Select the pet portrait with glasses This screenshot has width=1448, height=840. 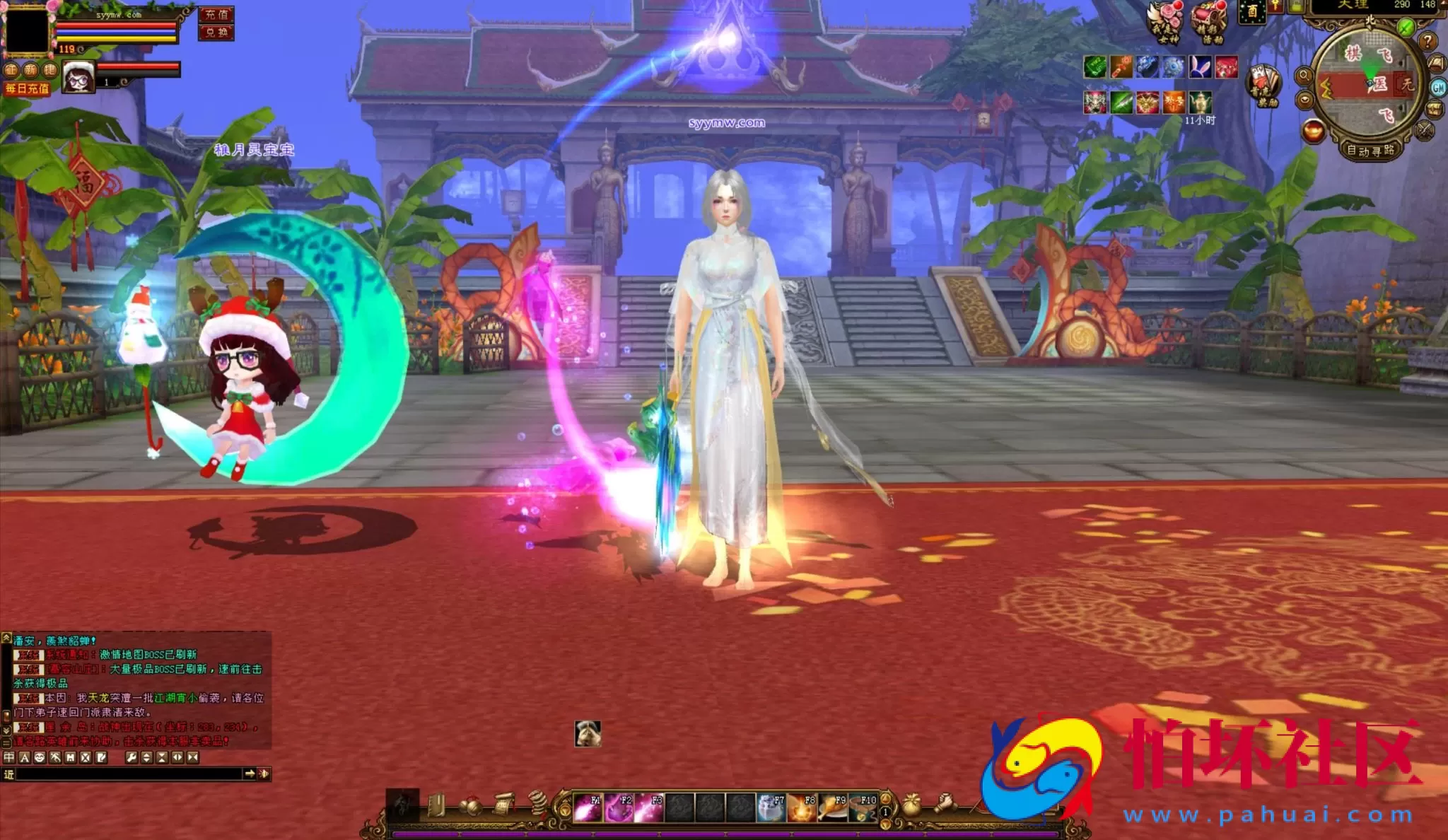(x=78, y=78)
